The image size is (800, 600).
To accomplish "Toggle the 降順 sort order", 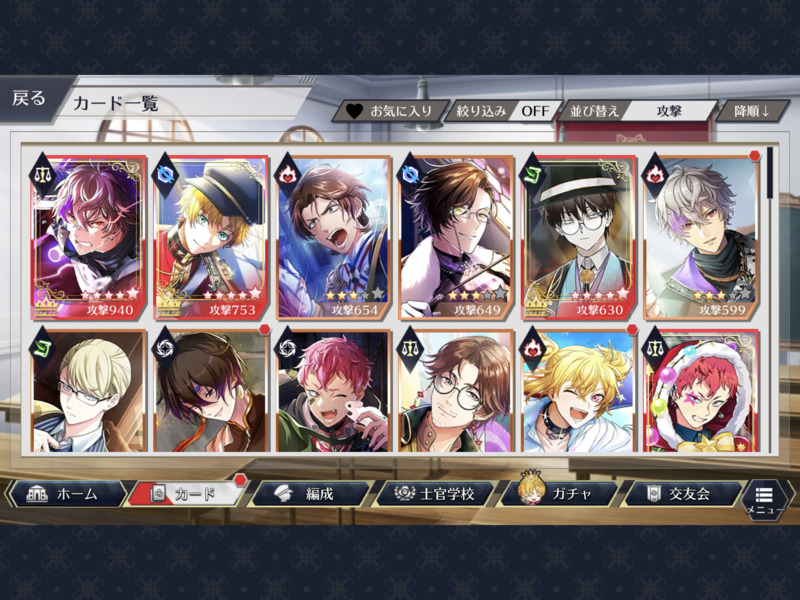I will [x=755, y=110].
